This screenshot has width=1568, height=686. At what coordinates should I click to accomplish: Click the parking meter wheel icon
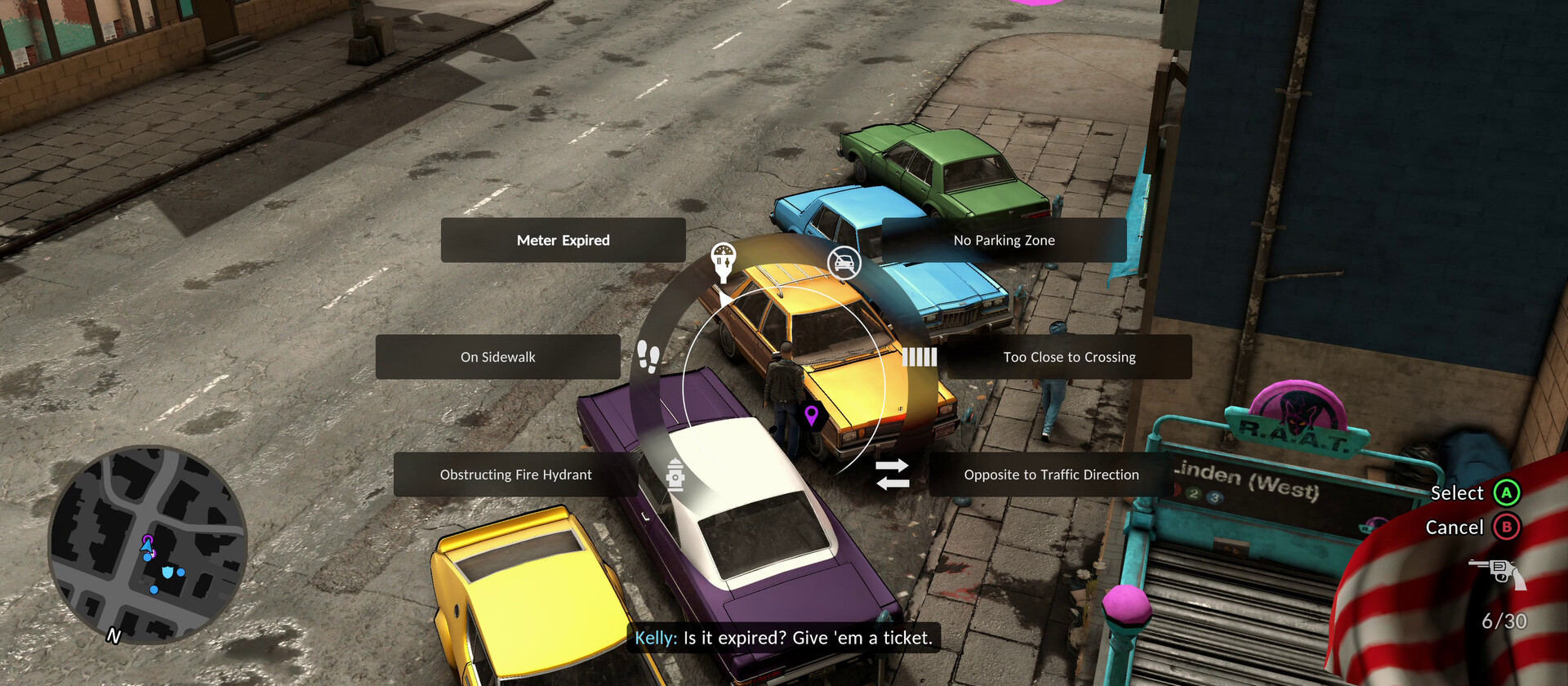(723, 261)
